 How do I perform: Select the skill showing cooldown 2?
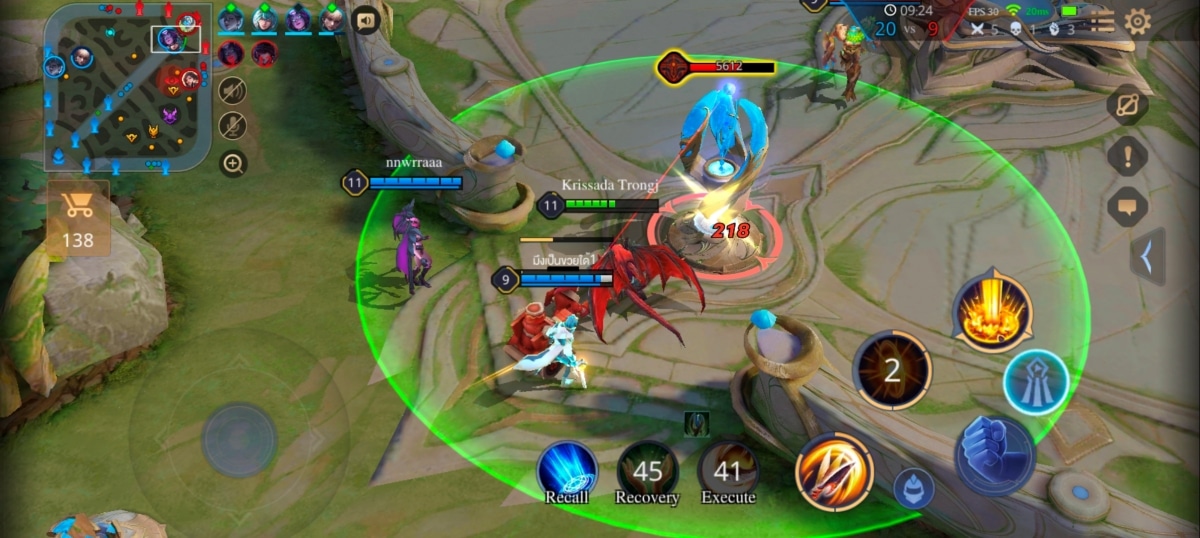[892, 371]
